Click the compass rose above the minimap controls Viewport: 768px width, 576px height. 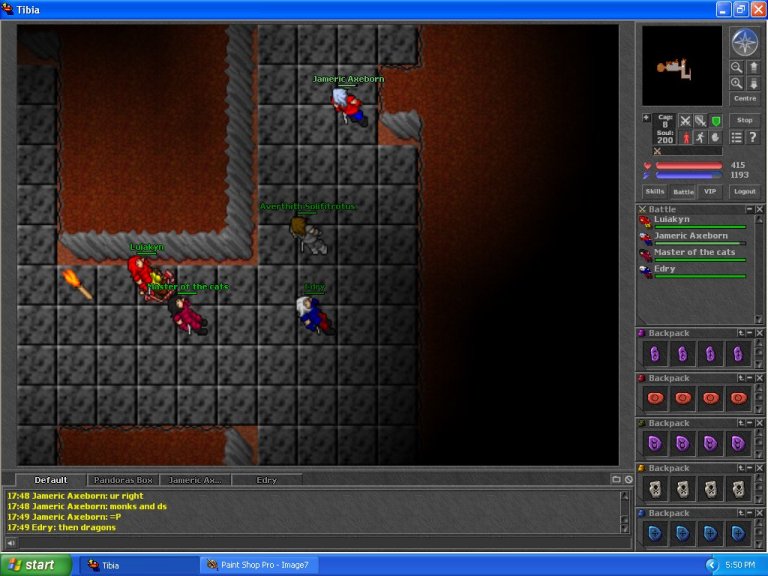(745, 42)
